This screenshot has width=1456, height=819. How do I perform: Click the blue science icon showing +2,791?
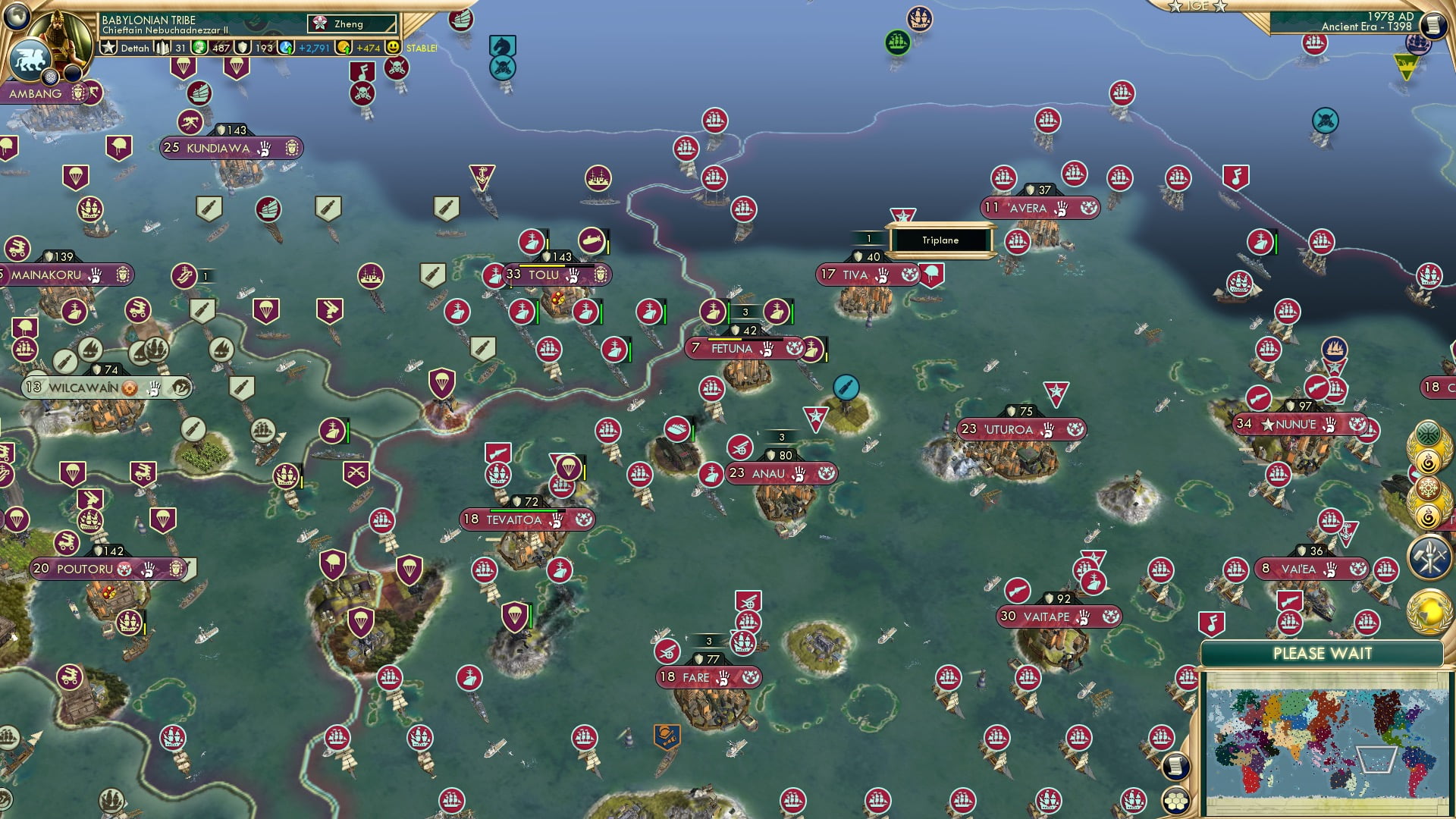286,47
